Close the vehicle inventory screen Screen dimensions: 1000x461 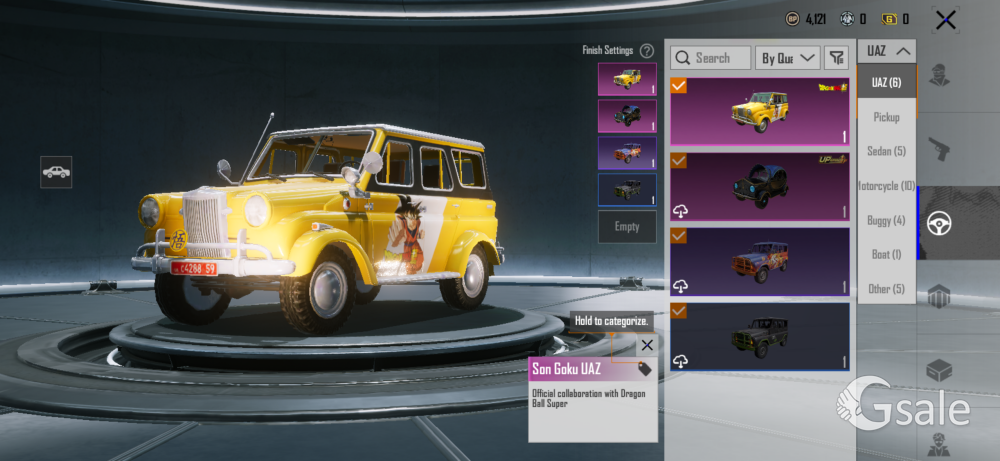coord(944,19)
